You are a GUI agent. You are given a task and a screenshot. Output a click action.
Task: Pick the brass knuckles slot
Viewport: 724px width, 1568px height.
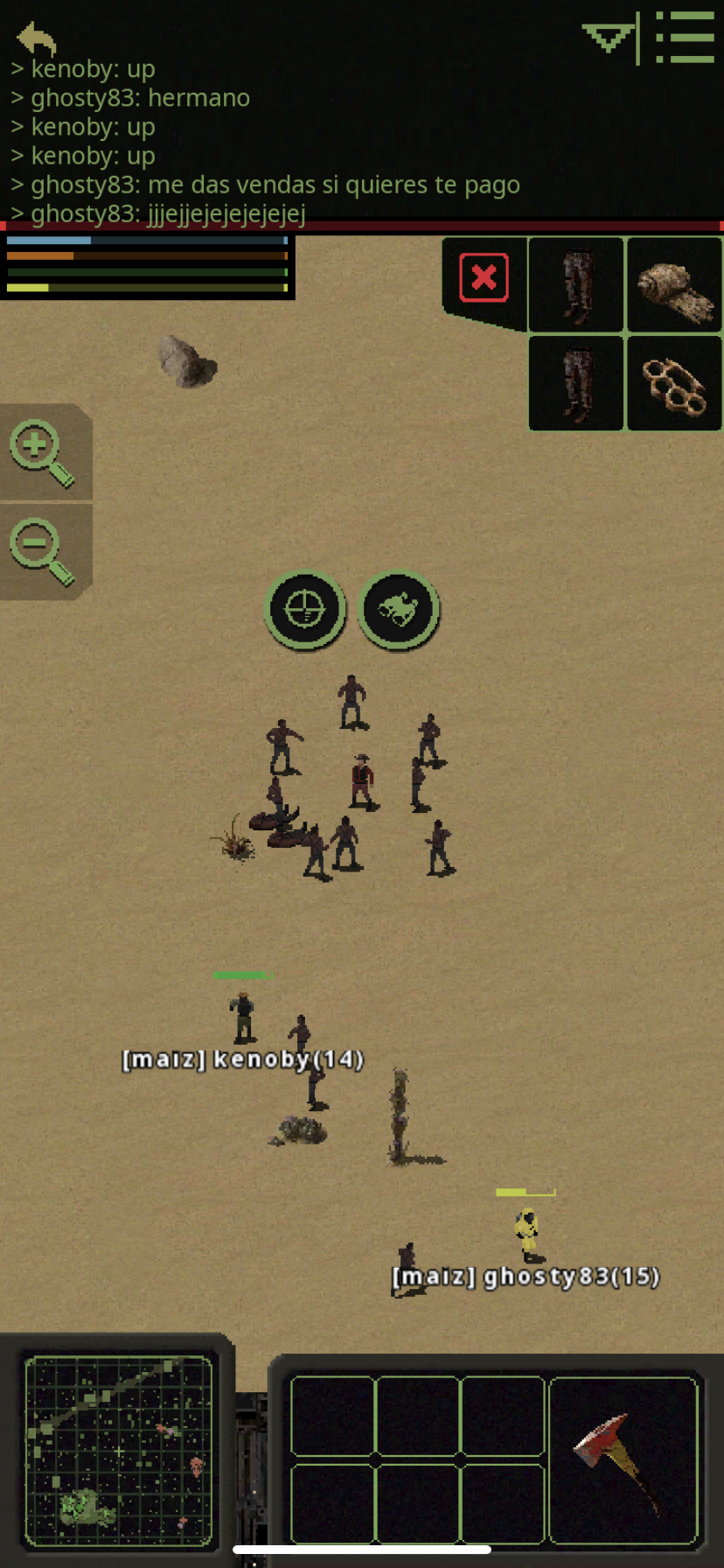tap(673, 384)
